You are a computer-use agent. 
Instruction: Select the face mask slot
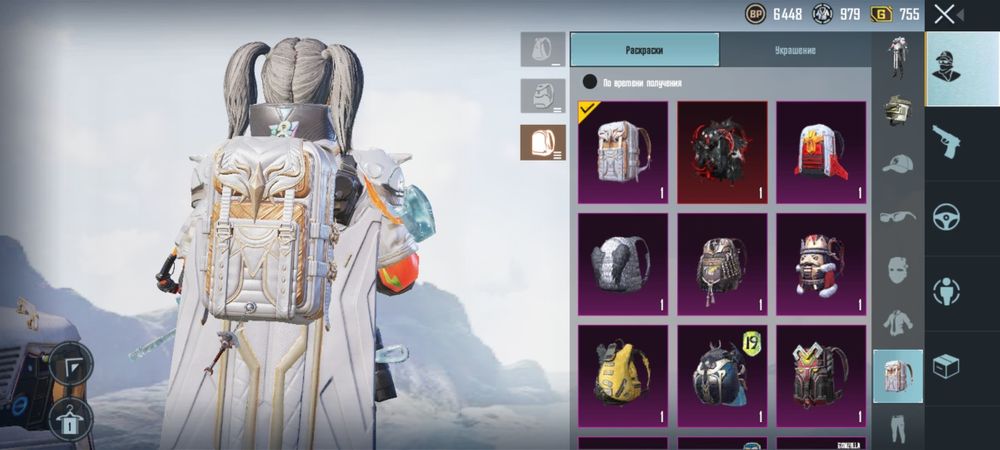[897, 270]
